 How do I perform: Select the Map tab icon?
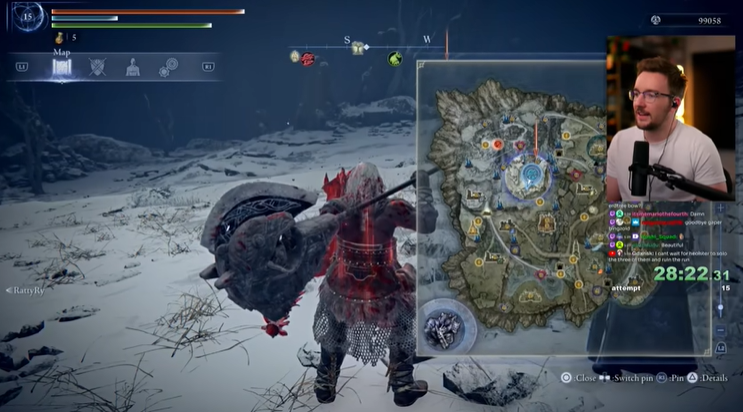62,67
